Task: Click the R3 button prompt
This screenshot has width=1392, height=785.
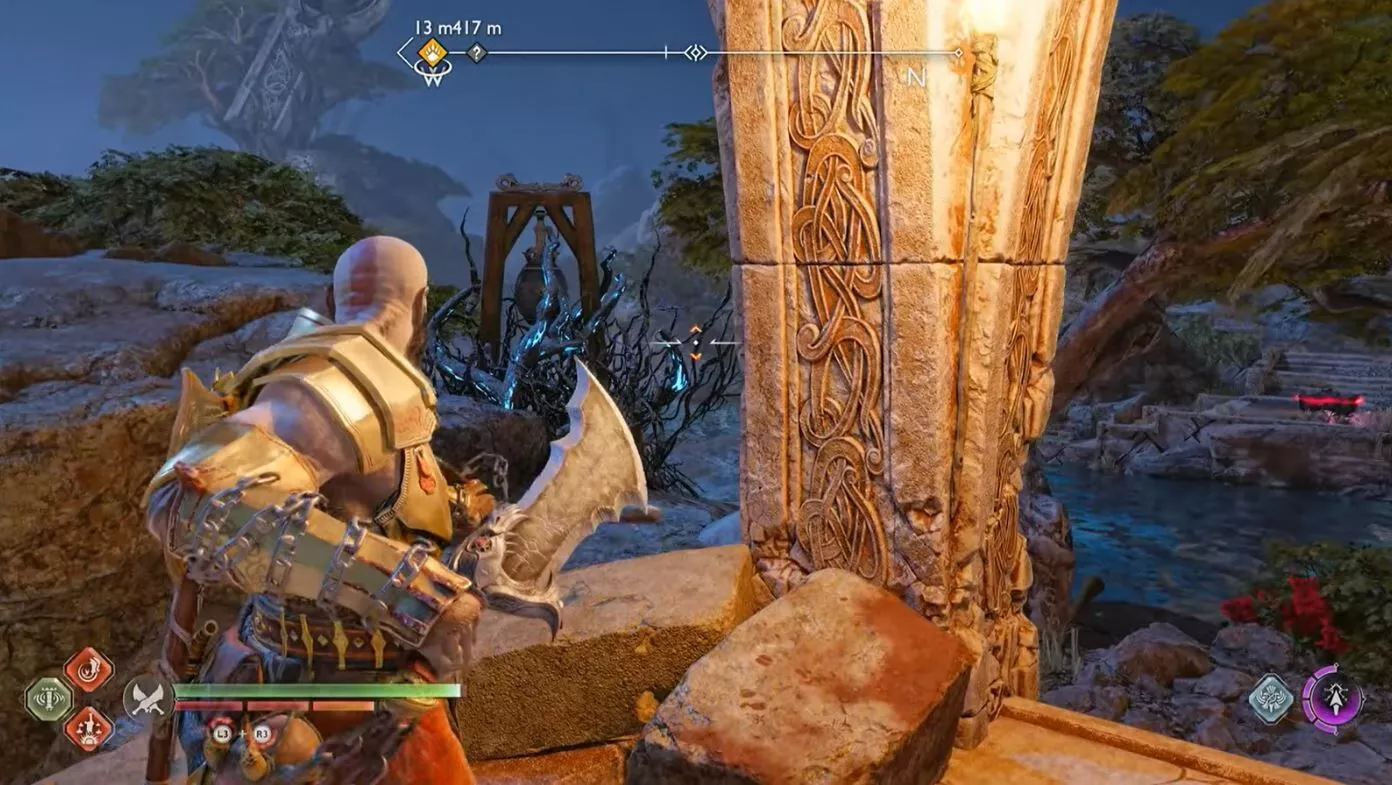Action: [262, 732]
